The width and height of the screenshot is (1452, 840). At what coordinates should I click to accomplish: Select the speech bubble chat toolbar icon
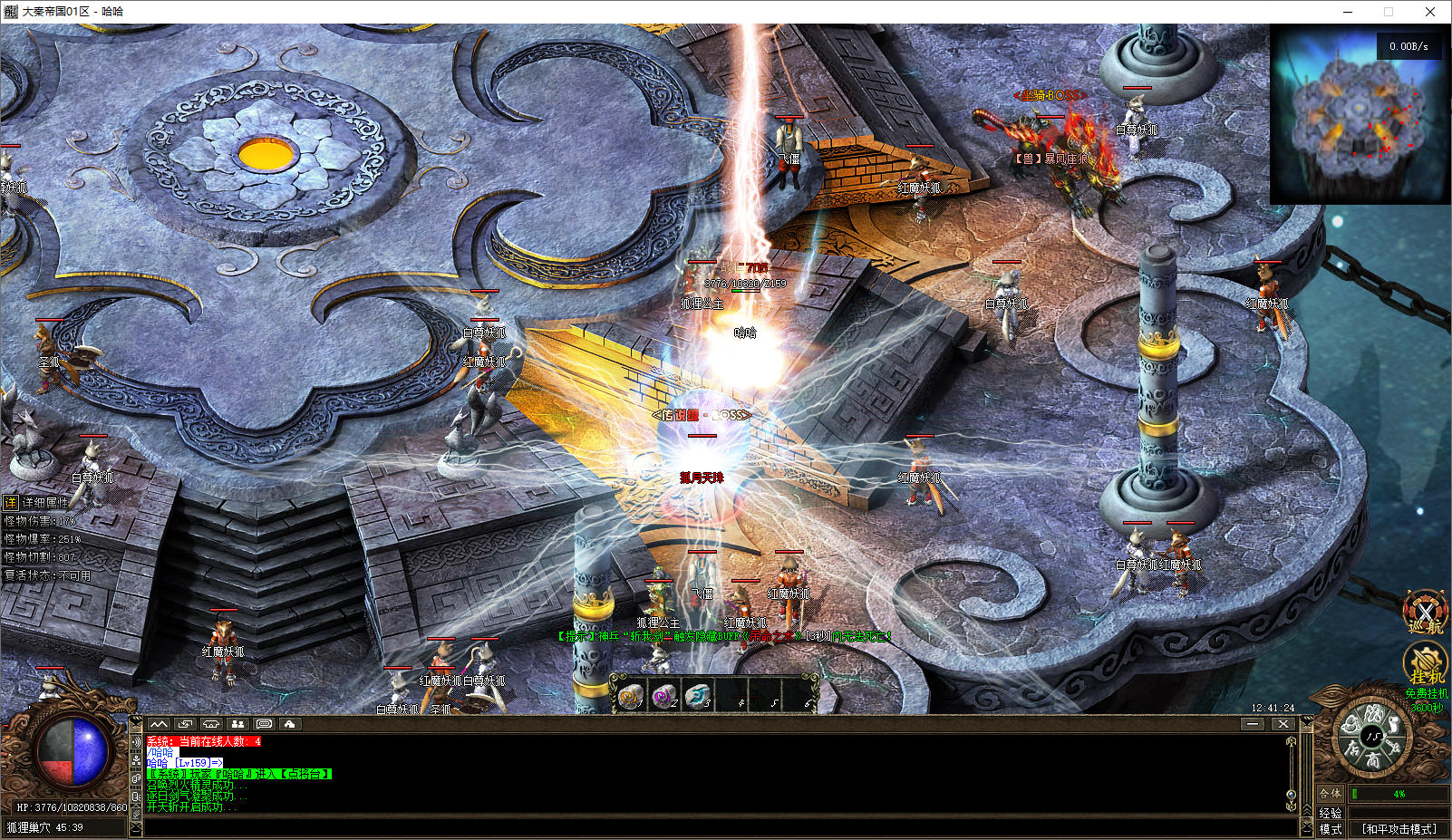[264, 724]
